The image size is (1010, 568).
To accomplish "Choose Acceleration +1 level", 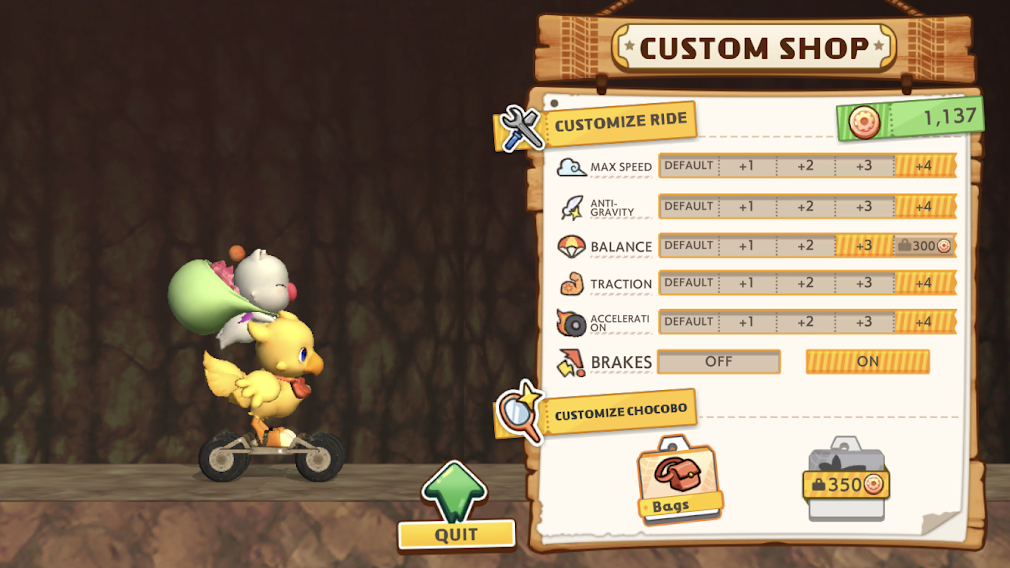I will click(747, 322).
